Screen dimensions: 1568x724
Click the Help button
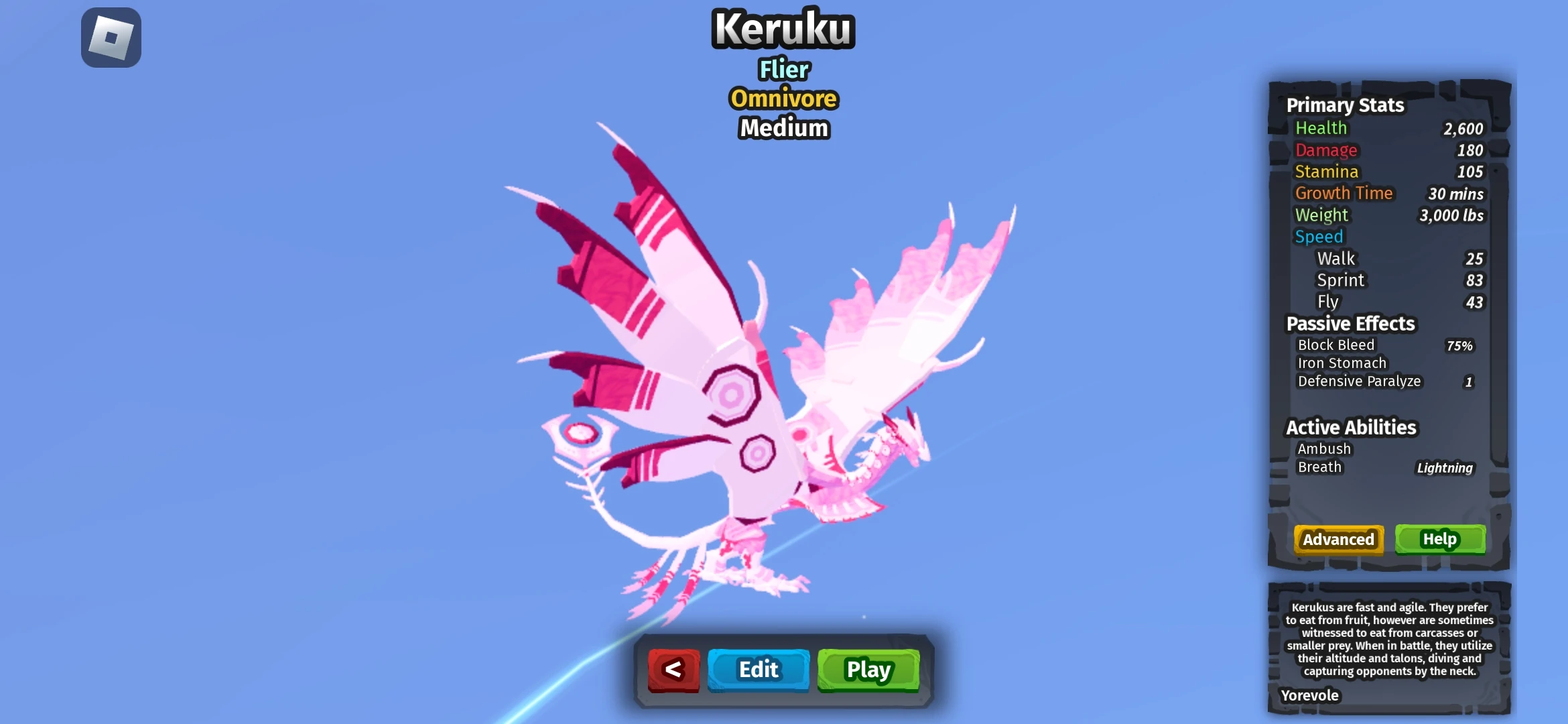pyautogui.click(x=1439, y=538)
